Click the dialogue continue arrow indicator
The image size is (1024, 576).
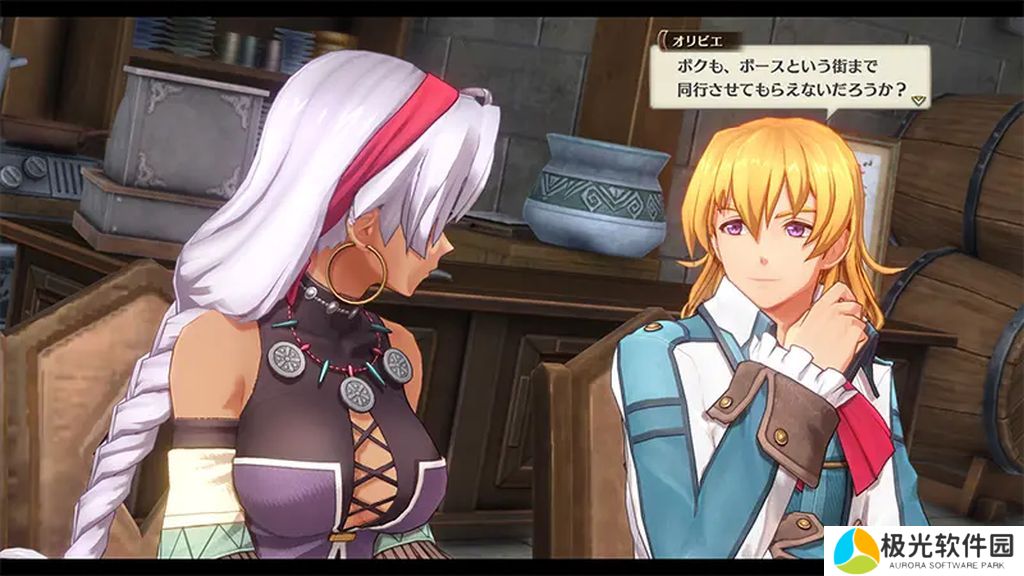point(918,100)
